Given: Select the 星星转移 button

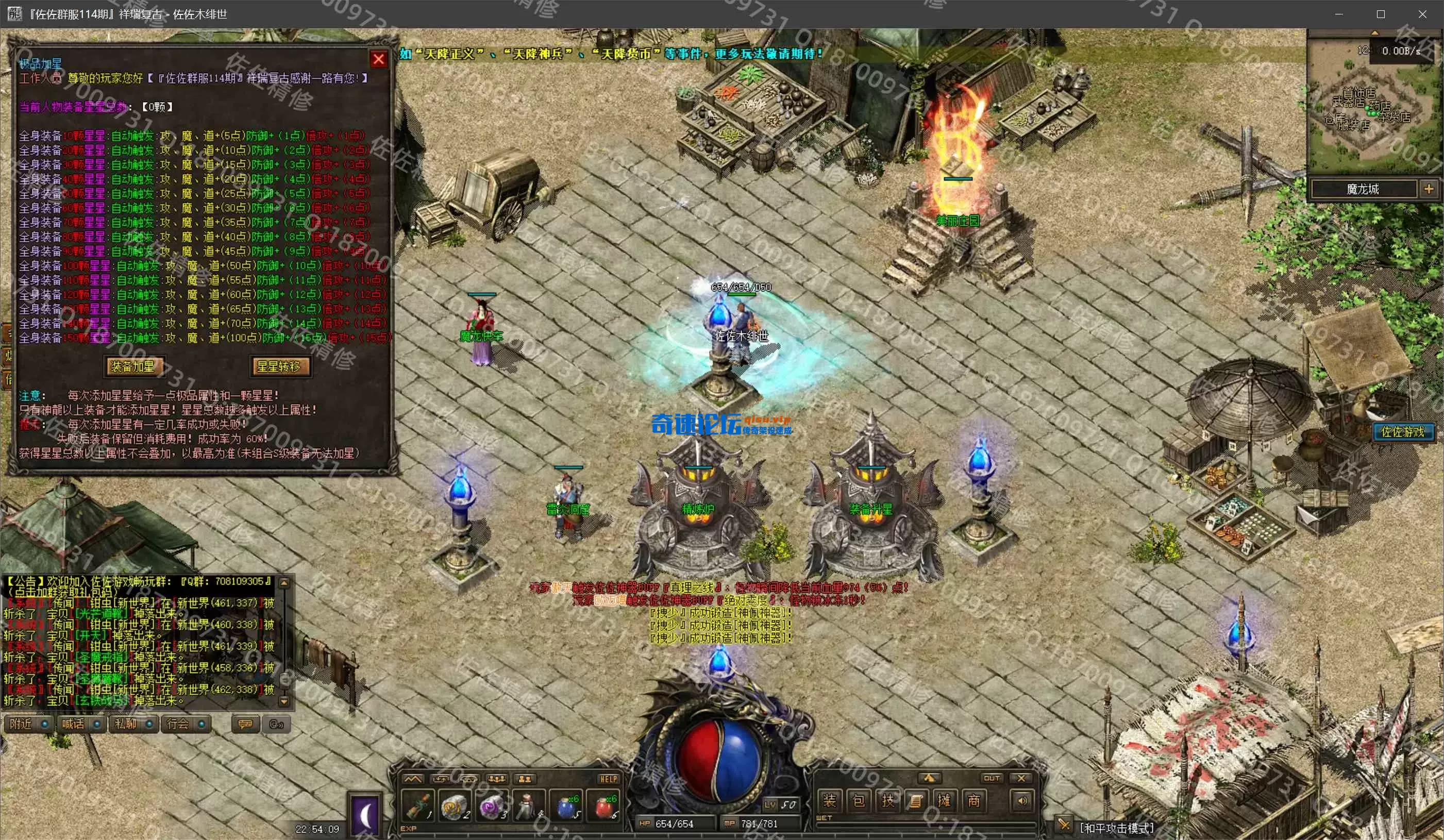Looking at the screenshot, I should 279,367.
